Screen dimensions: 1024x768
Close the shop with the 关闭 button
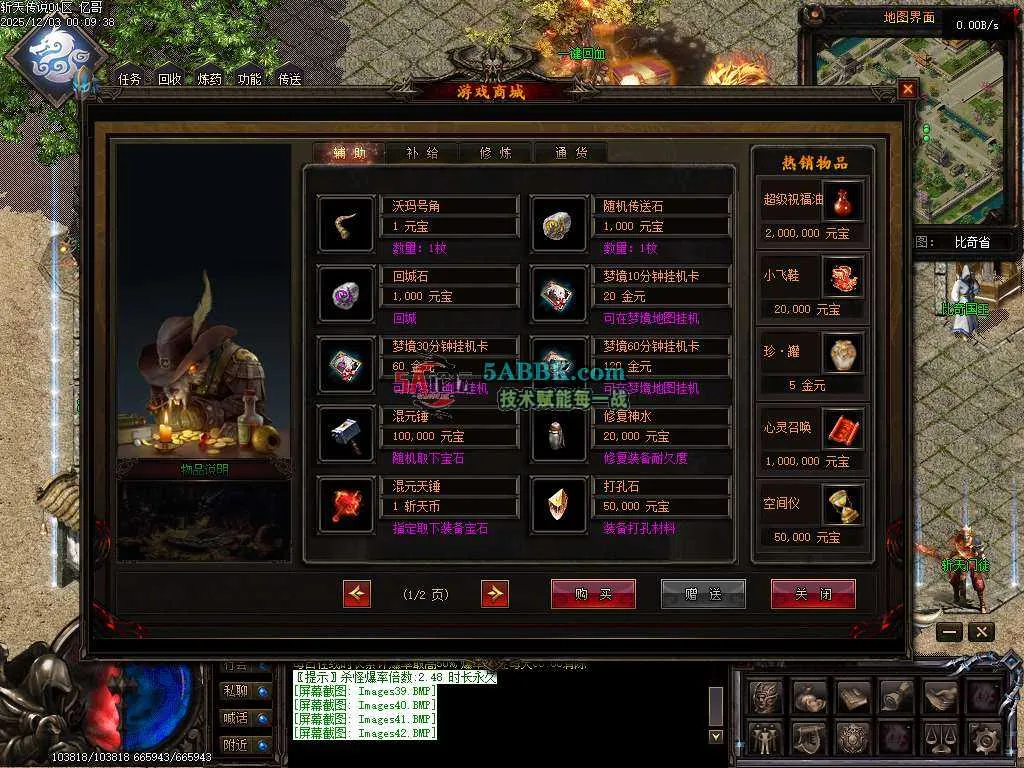coord(812,594)
